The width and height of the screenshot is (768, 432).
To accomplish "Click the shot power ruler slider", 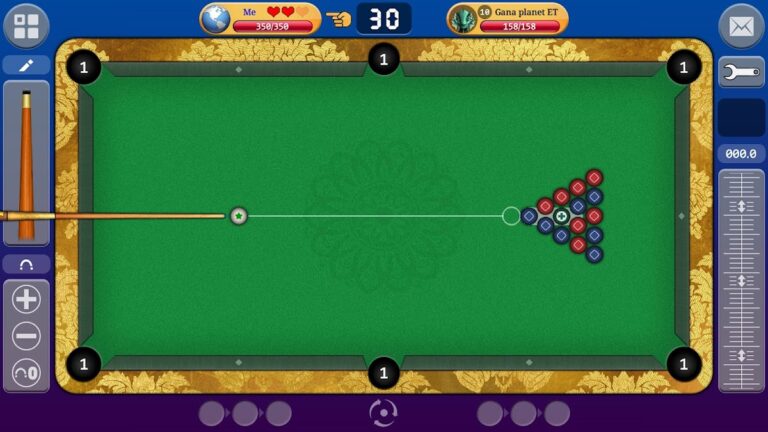I will click(741, 280).
